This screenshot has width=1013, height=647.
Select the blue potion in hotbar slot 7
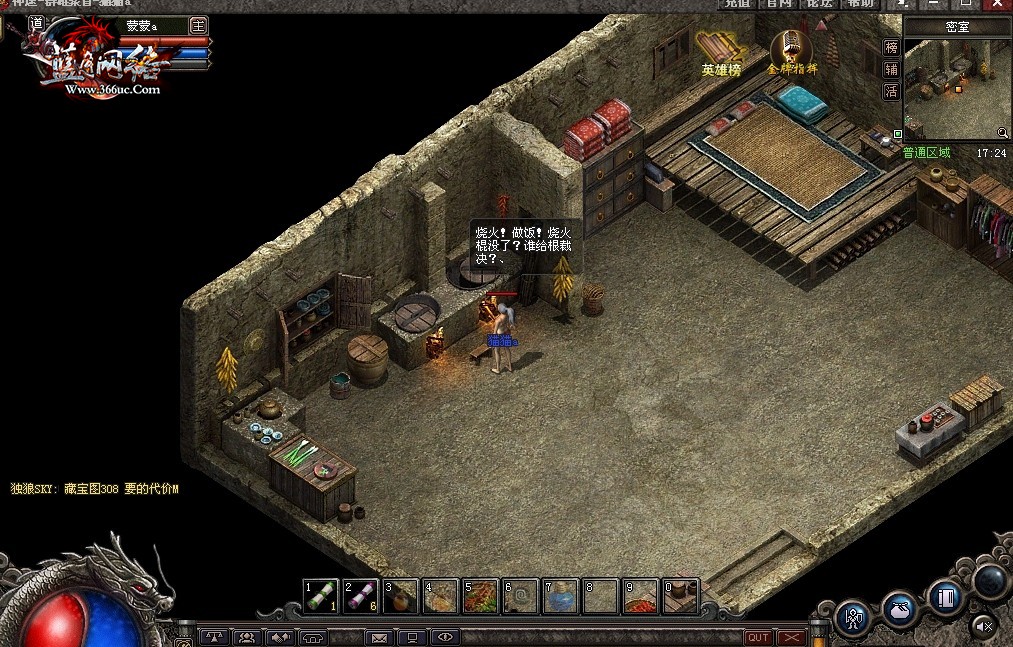pos(561,596)
